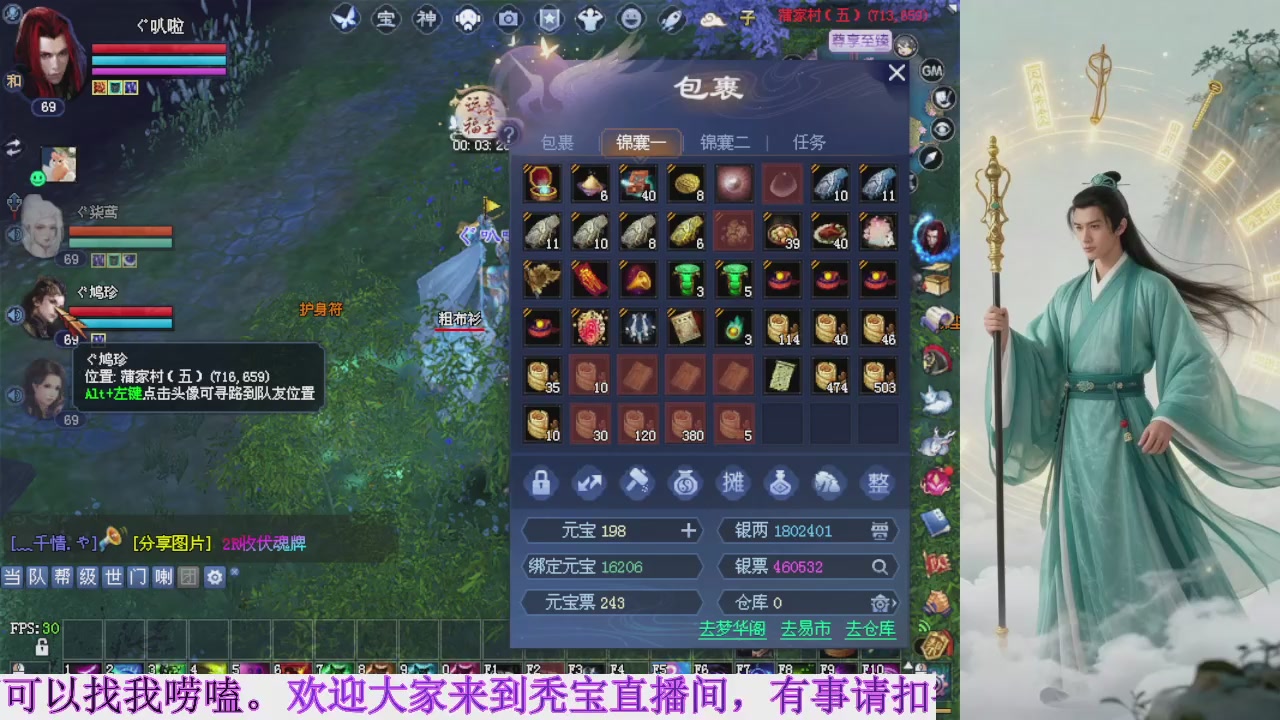Screen dimensions: 1280x720
Task: Open the camera screenshot icon in top toolbar
Action: (508, 19)
